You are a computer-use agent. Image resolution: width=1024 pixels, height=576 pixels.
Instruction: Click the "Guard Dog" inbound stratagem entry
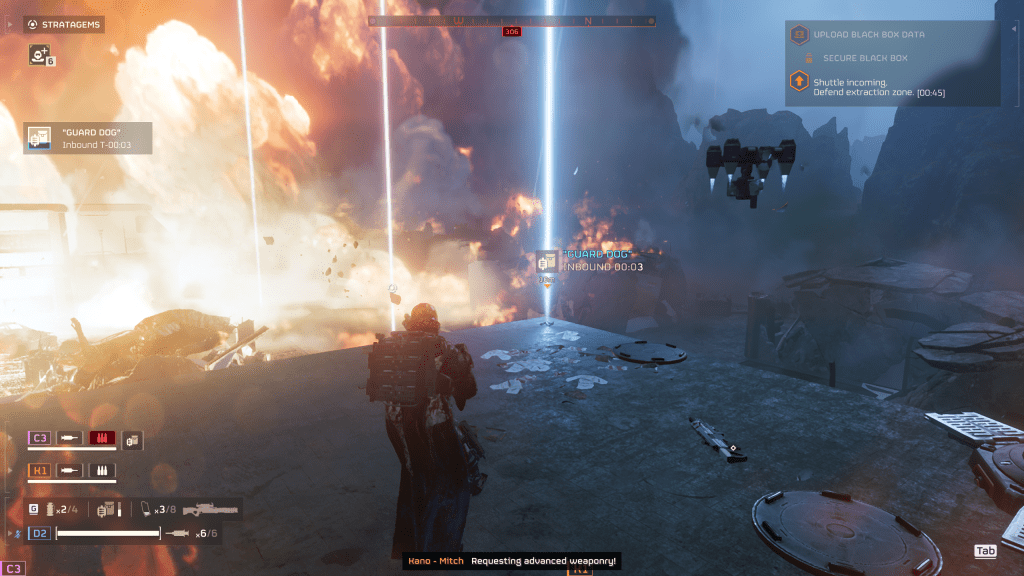click(x=88, y=138)
